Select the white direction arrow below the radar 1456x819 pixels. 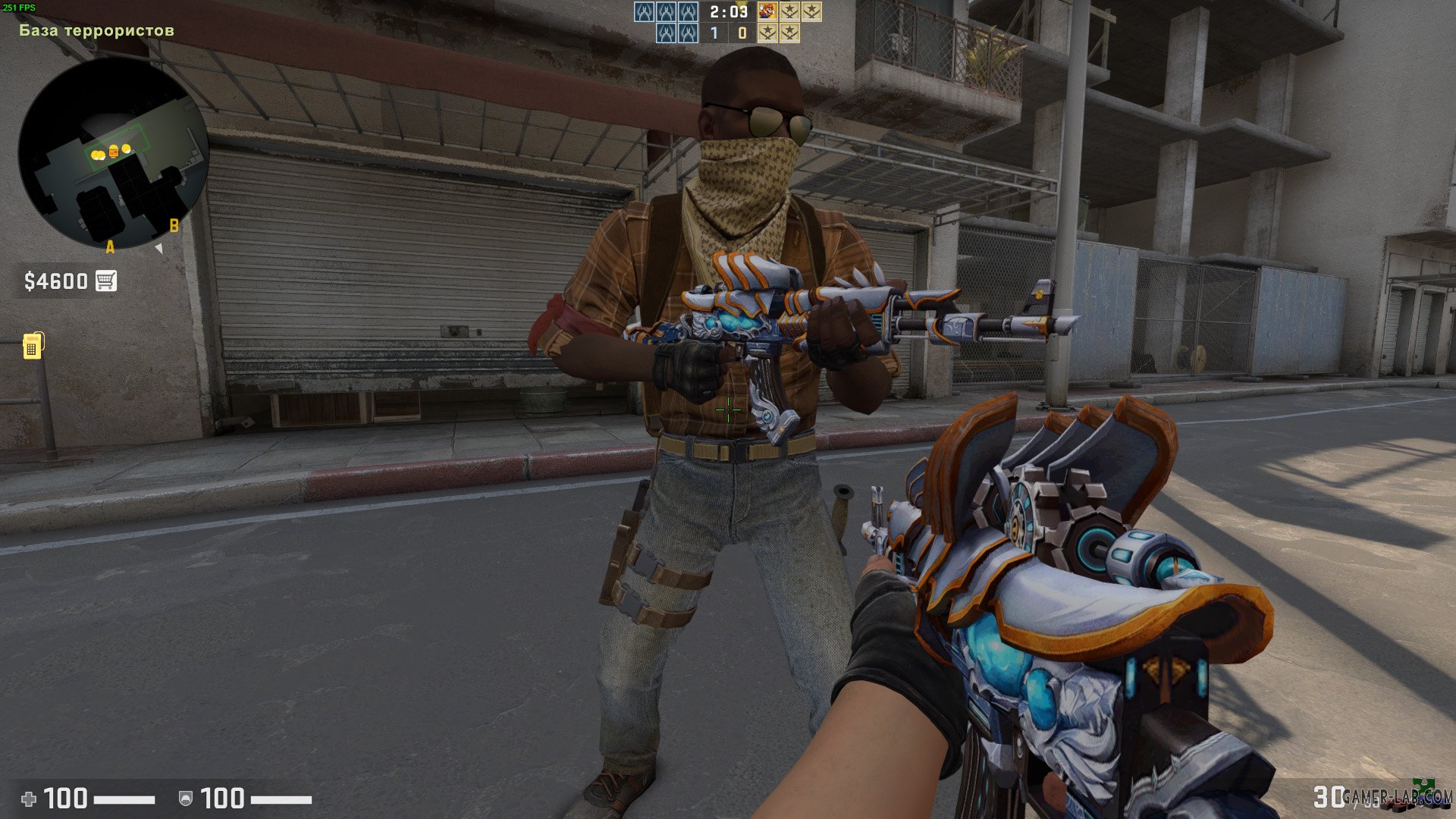click(x=159, y=248)
